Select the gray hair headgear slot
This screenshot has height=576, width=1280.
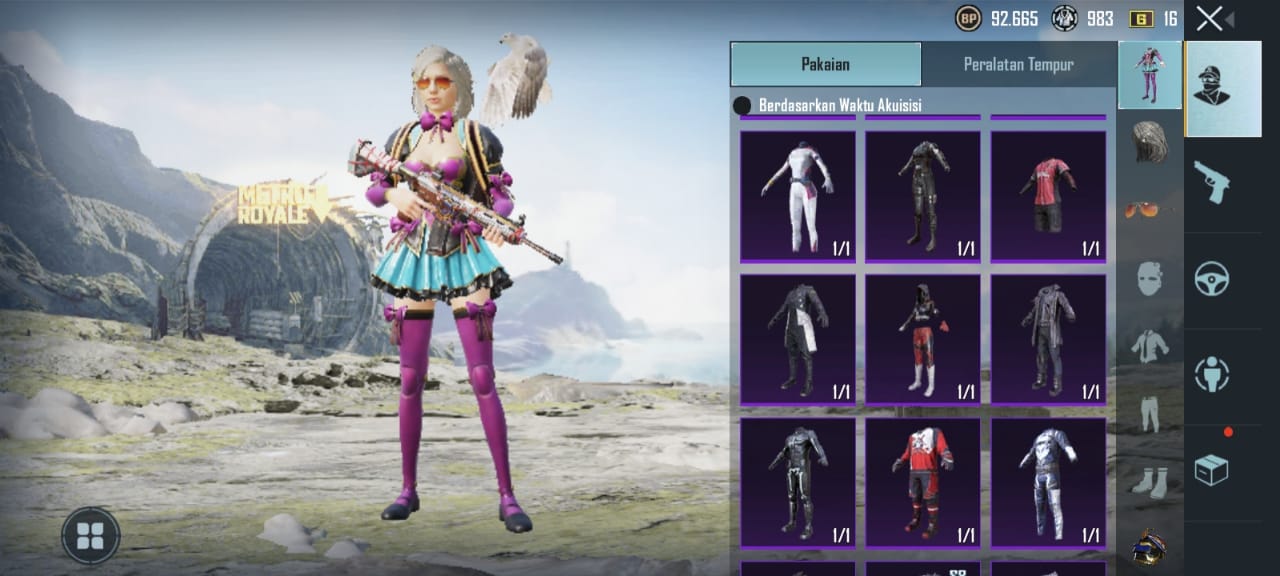[1149, 142]
